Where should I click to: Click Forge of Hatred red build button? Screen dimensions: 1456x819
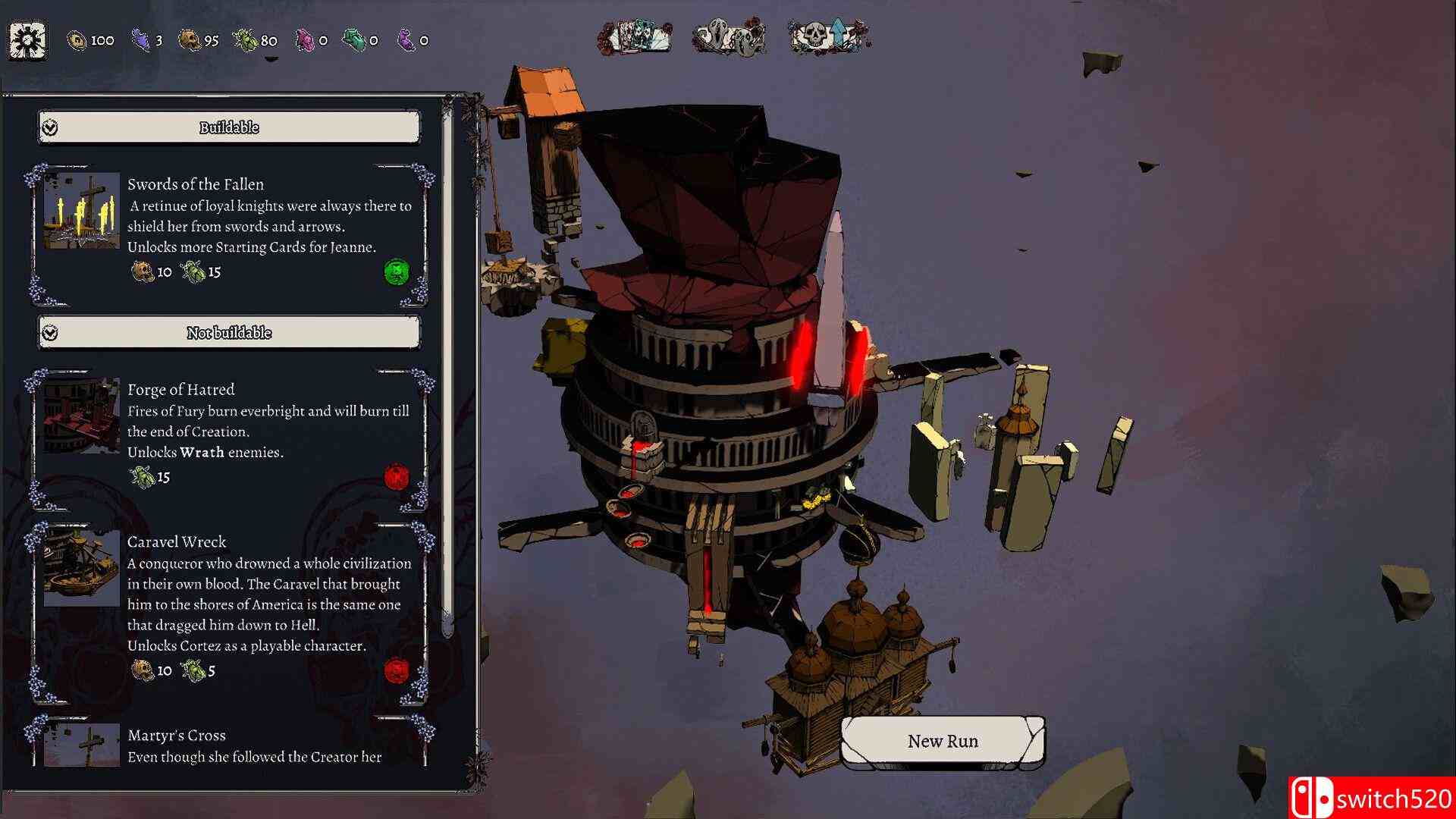tap(397, 477)
